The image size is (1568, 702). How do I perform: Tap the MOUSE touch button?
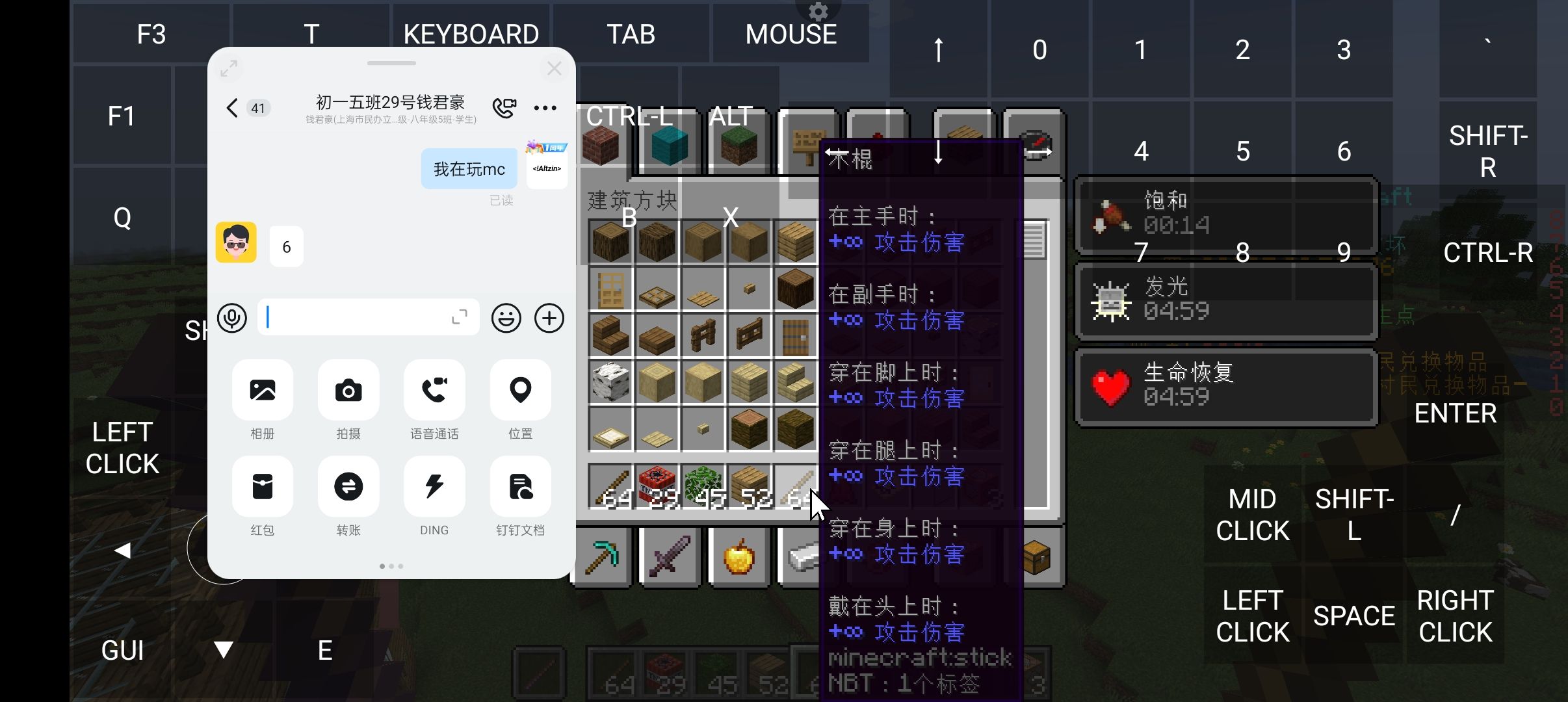(791, 34)
